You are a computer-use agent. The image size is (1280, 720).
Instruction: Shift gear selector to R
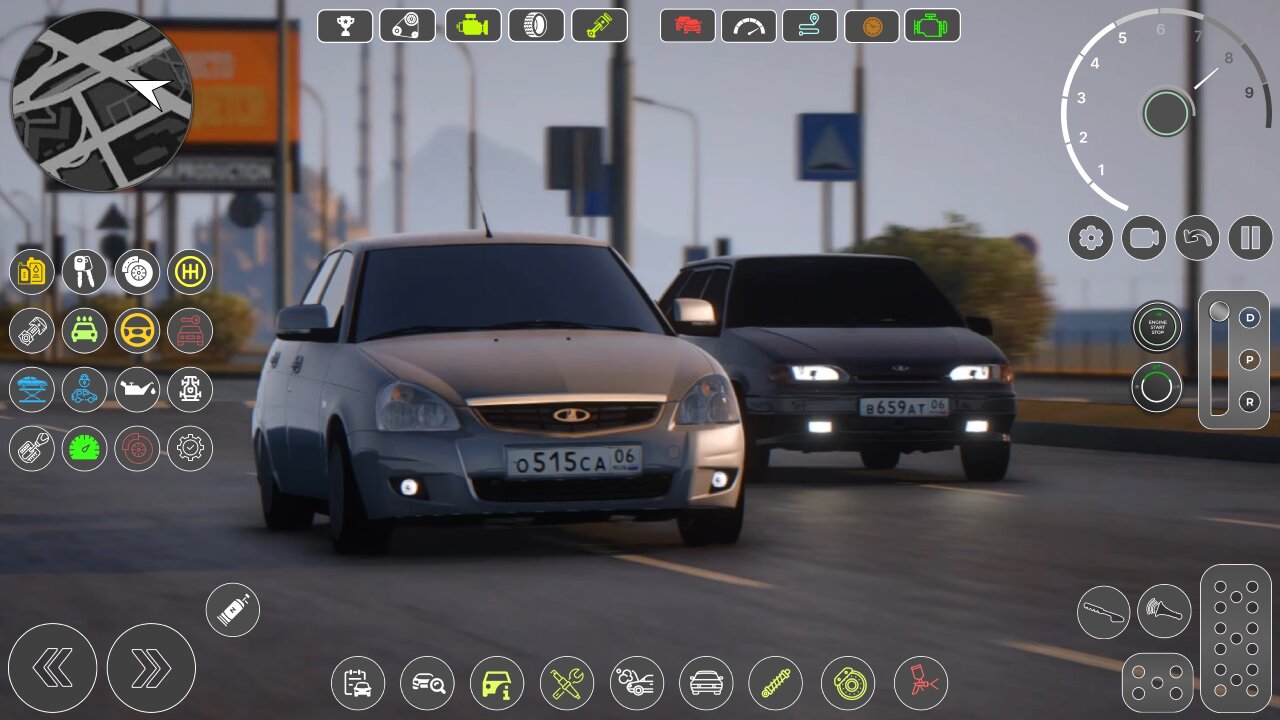pyautogui.click(x=1249, y=402)
